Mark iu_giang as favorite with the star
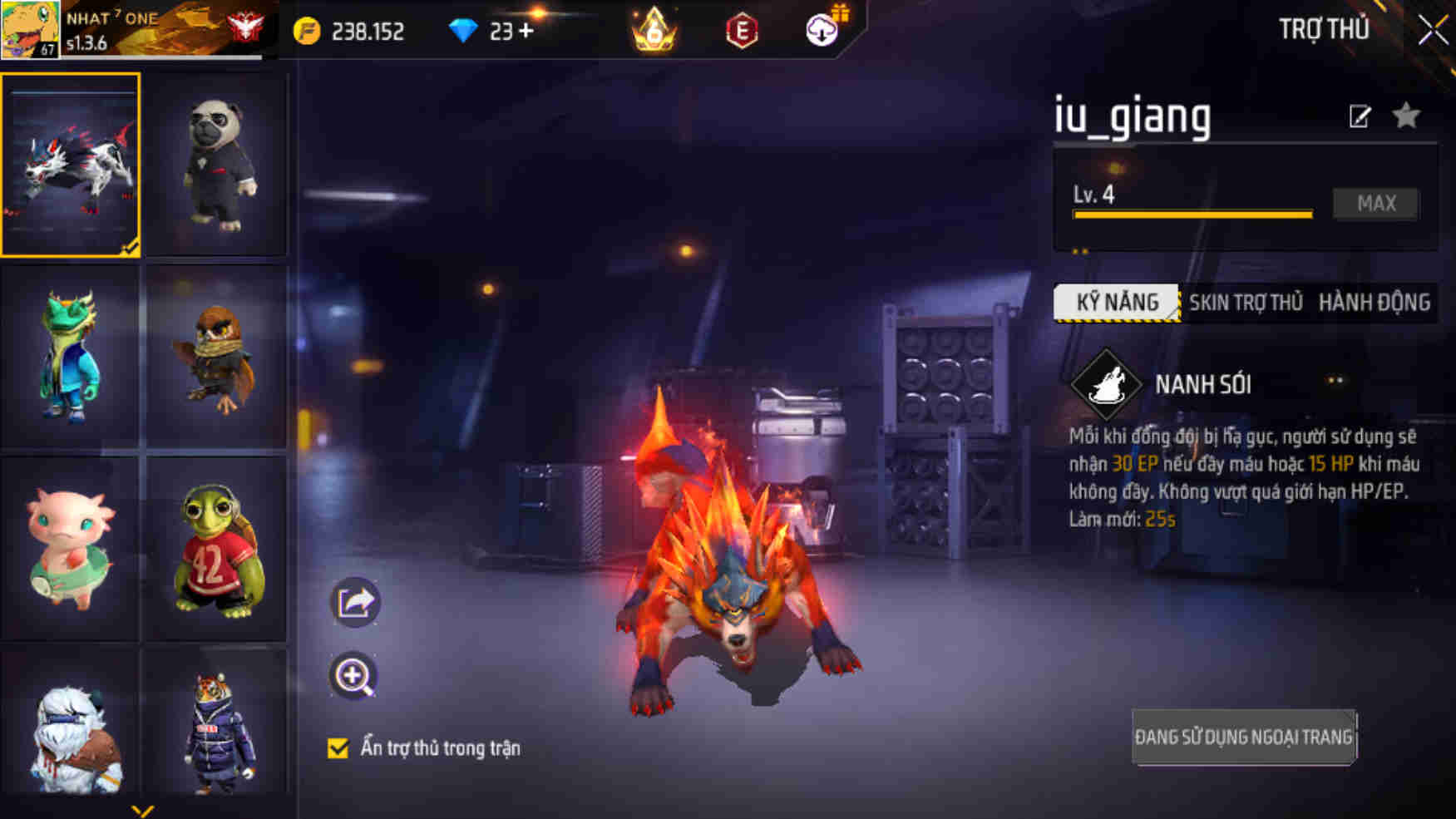The image size is (1456, 819). click(x=1405, y=116)
